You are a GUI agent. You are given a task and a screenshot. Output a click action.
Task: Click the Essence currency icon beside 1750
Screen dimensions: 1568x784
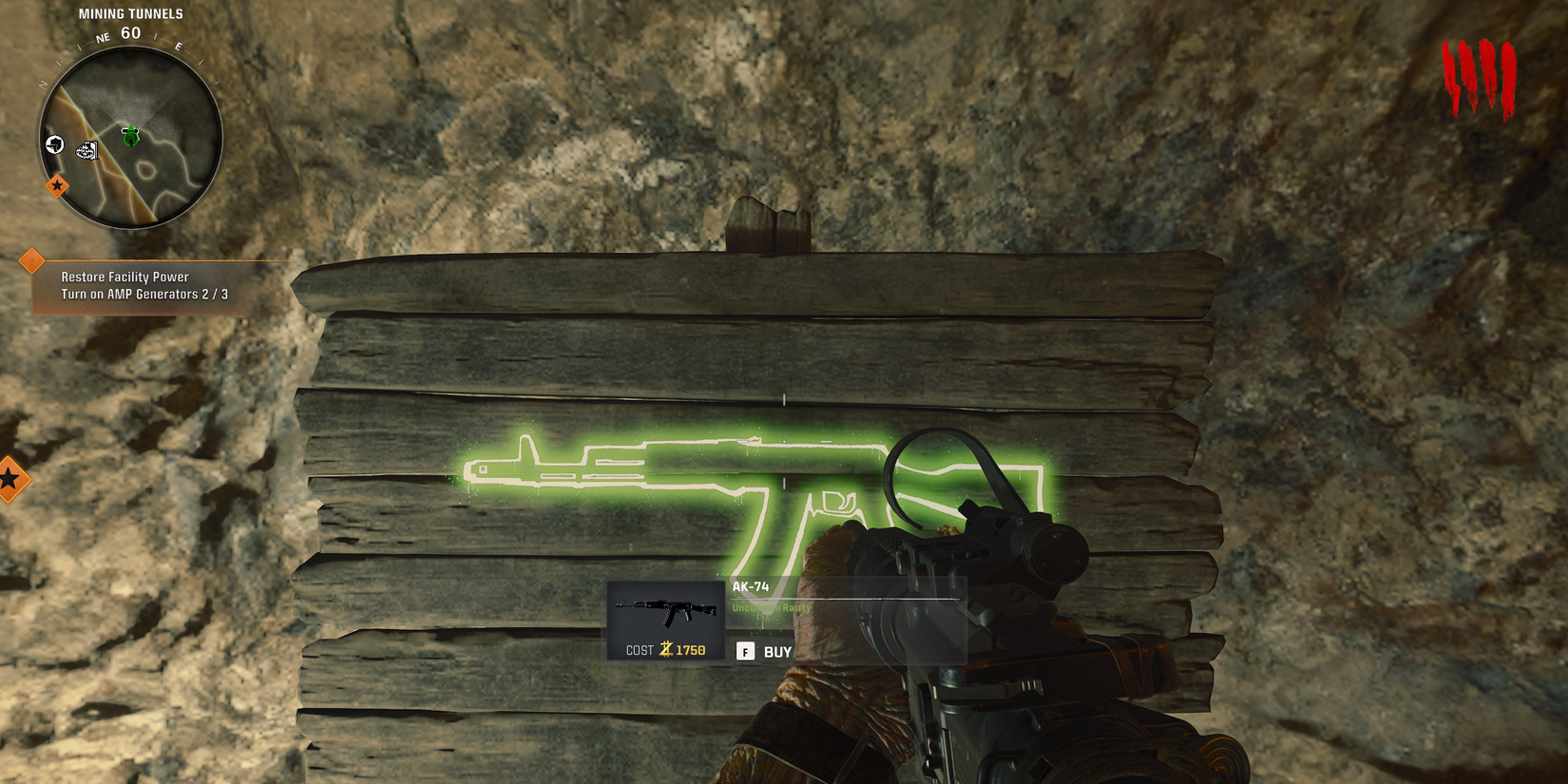tap(664, 650)
